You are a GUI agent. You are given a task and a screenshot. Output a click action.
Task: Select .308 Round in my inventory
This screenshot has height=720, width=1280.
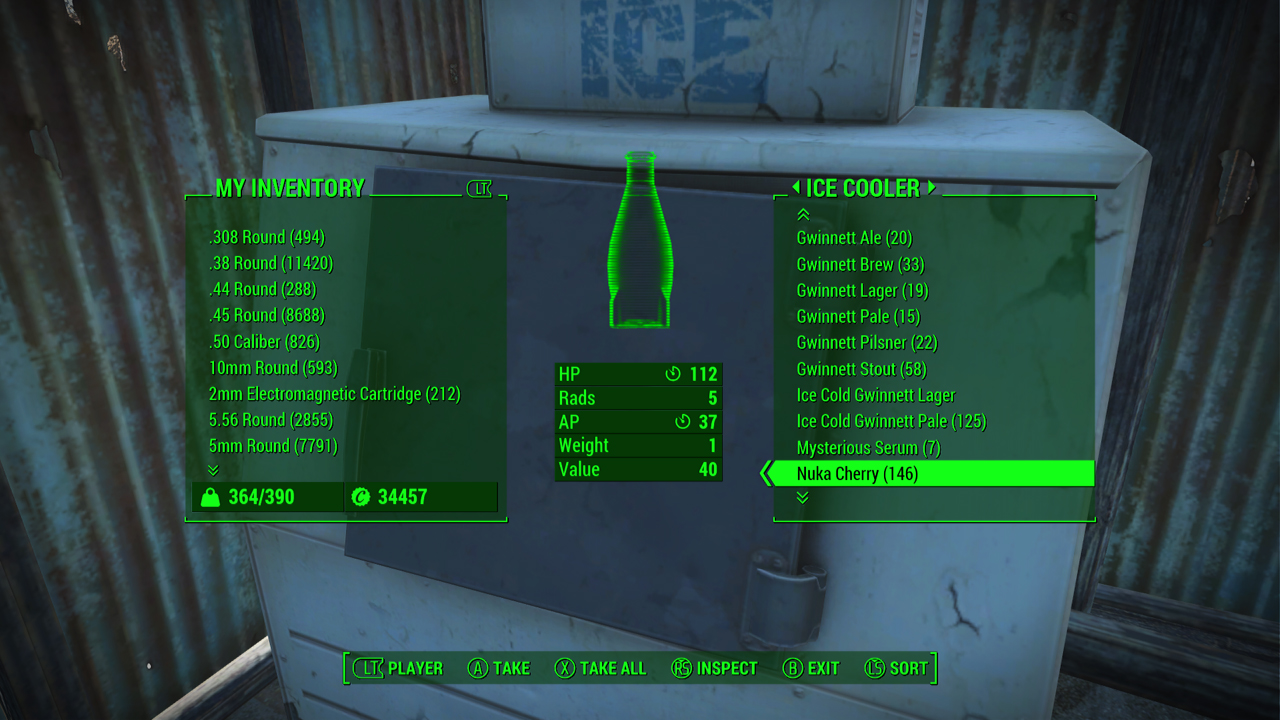click(x=267, y=238)
